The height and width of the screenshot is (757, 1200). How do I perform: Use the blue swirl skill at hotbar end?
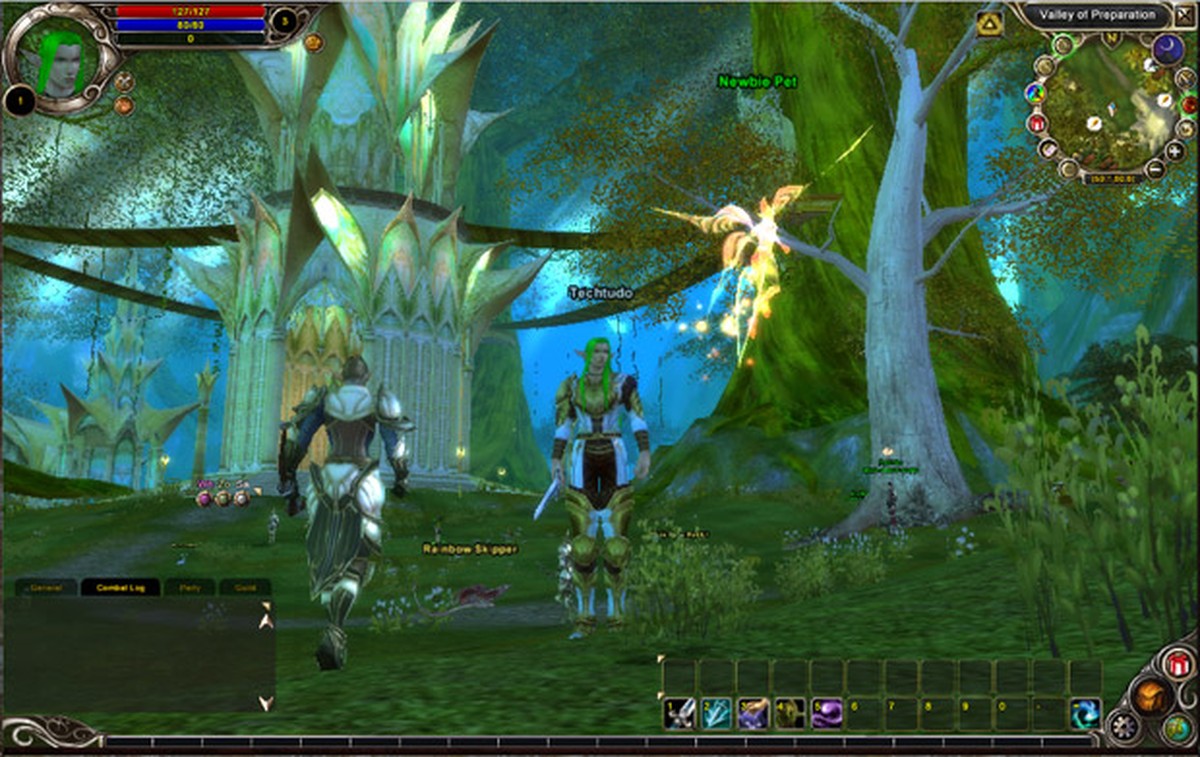point(1085,713)
